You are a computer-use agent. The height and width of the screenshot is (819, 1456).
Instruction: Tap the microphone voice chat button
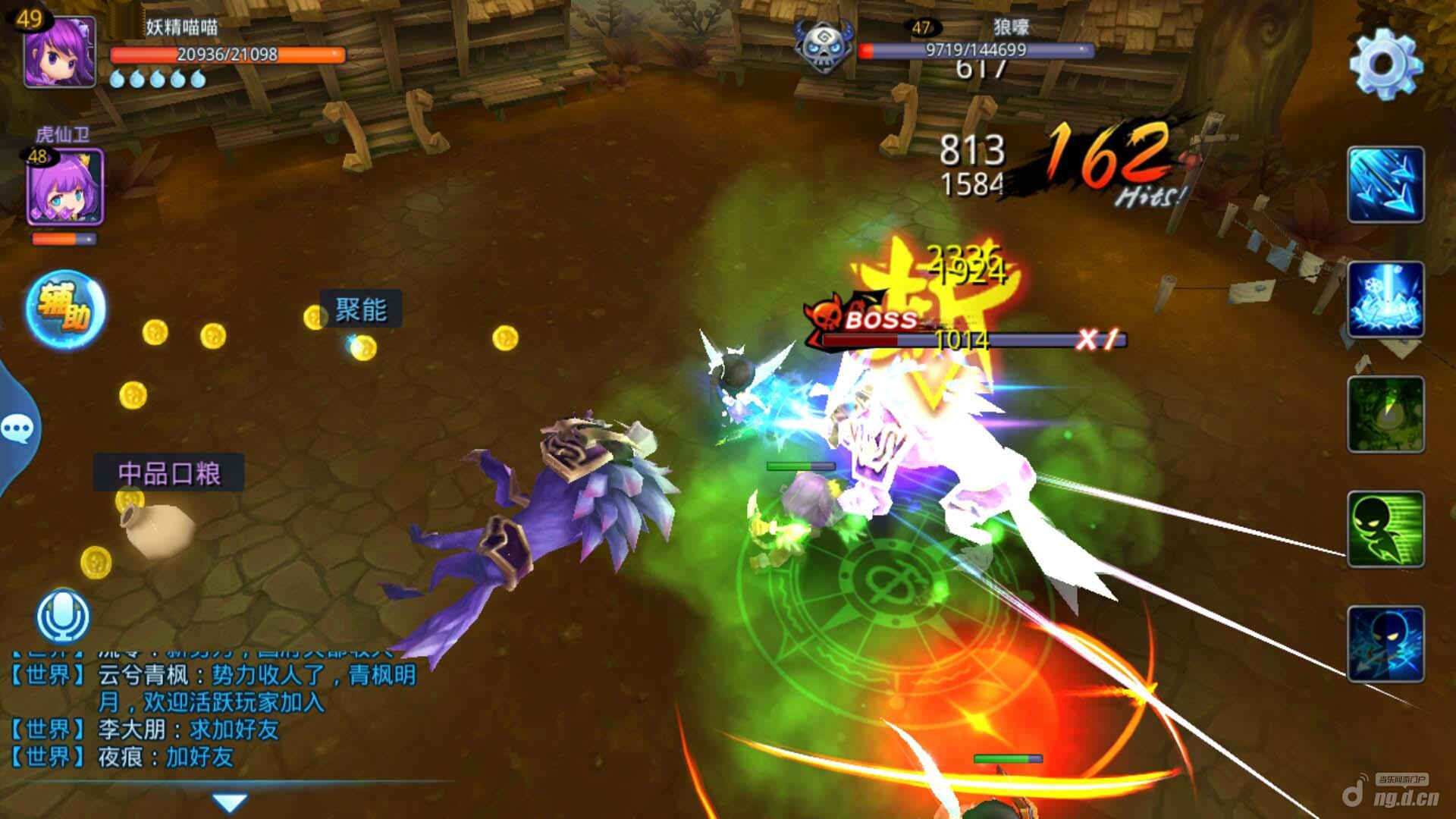64,616
